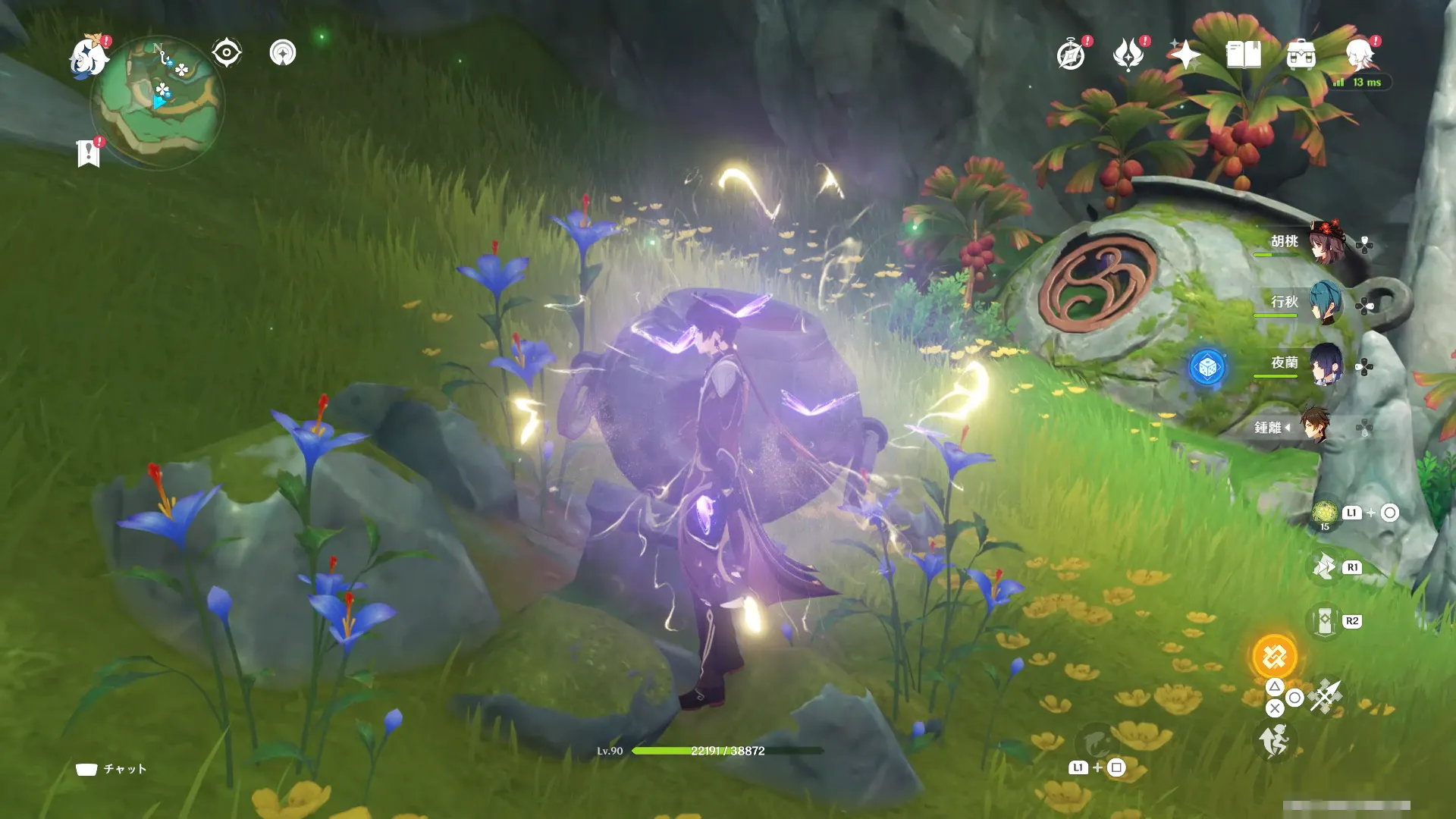Open the character profile head icon
Viewport: 1456px width, 819px height.
pyautogui.click(x=1359, y=55)
